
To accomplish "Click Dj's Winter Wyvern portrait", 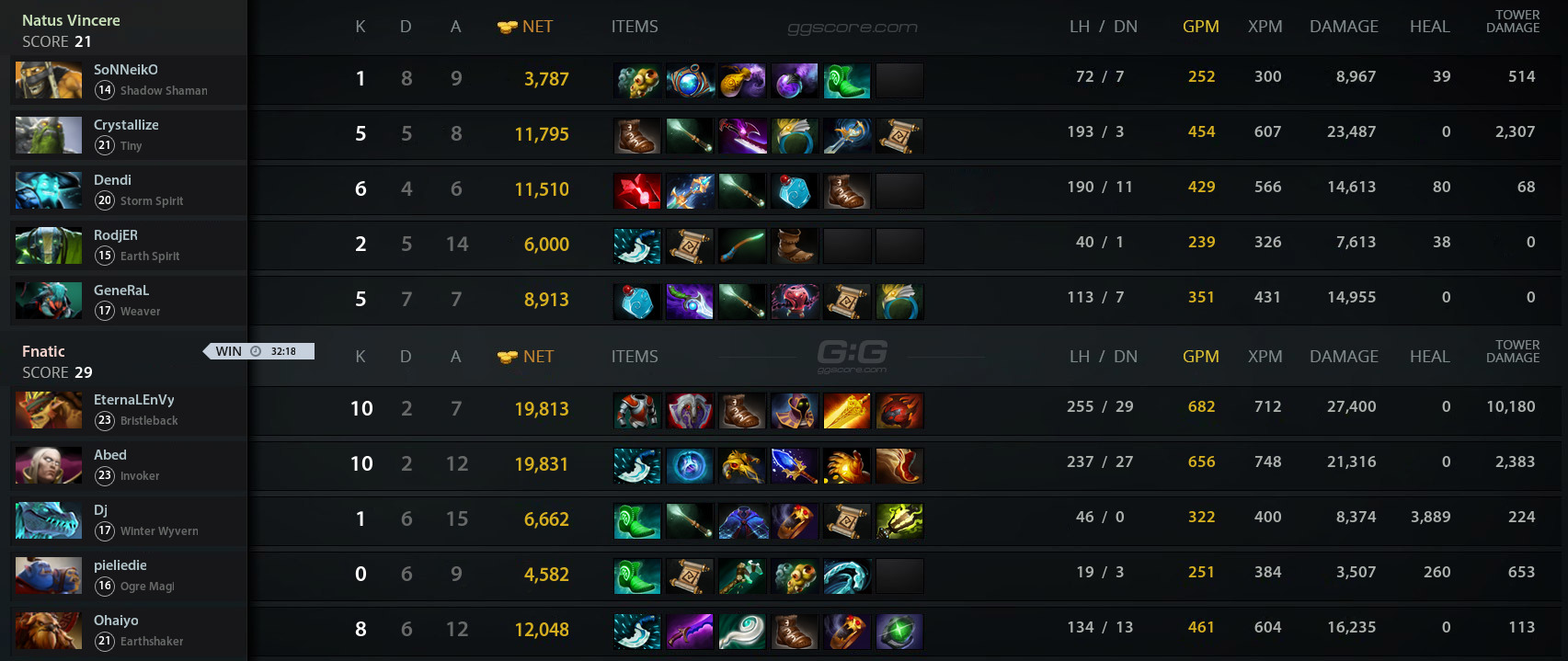I will coord(49,520).
